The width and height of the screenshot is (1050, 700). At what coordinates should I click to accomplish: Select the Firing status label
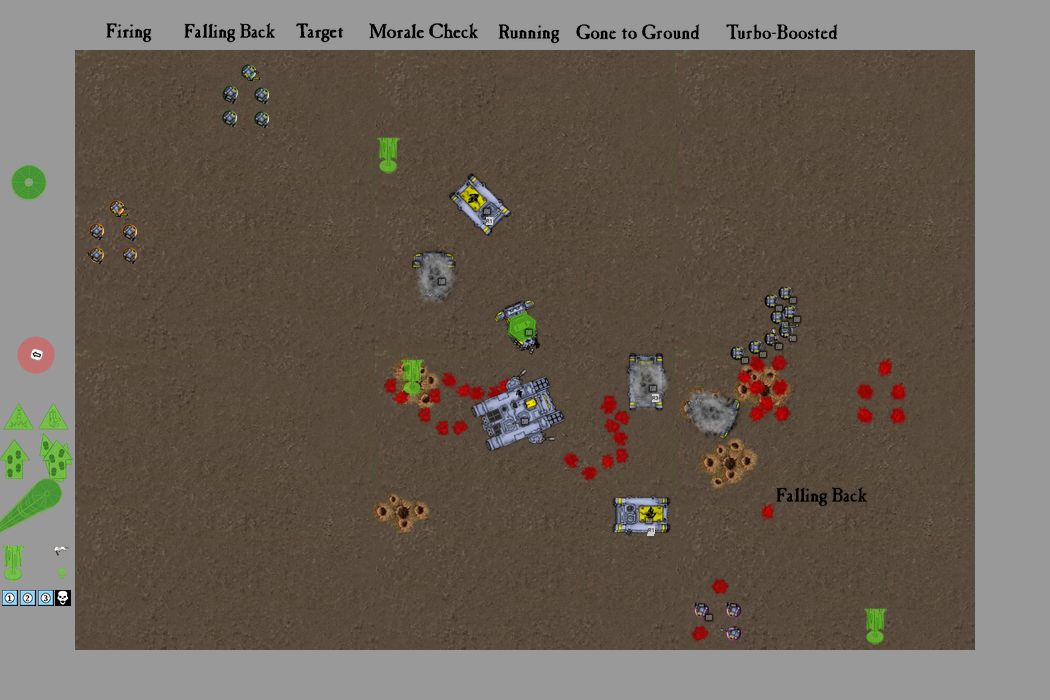(x=129, y=32)
